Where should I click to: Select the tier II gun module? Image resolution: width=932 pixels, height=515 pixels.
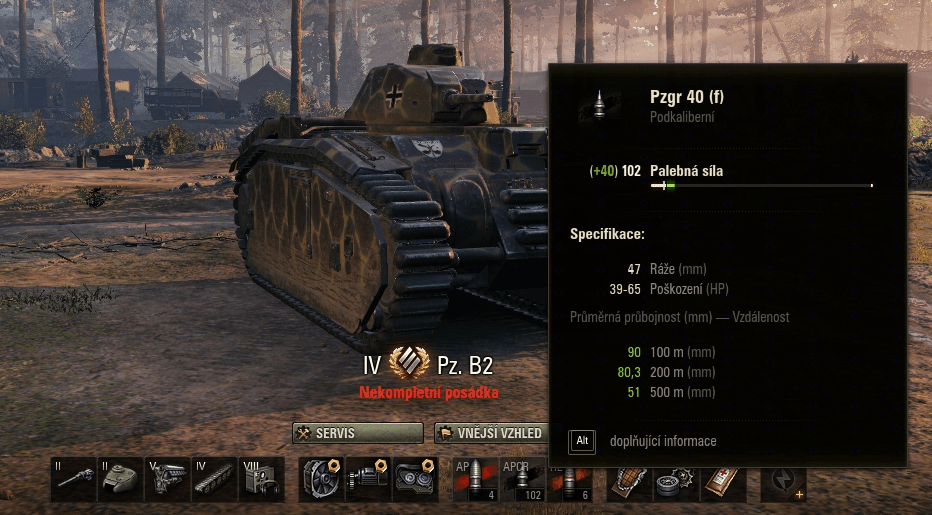pyautogui.click(x=74, y=479)
